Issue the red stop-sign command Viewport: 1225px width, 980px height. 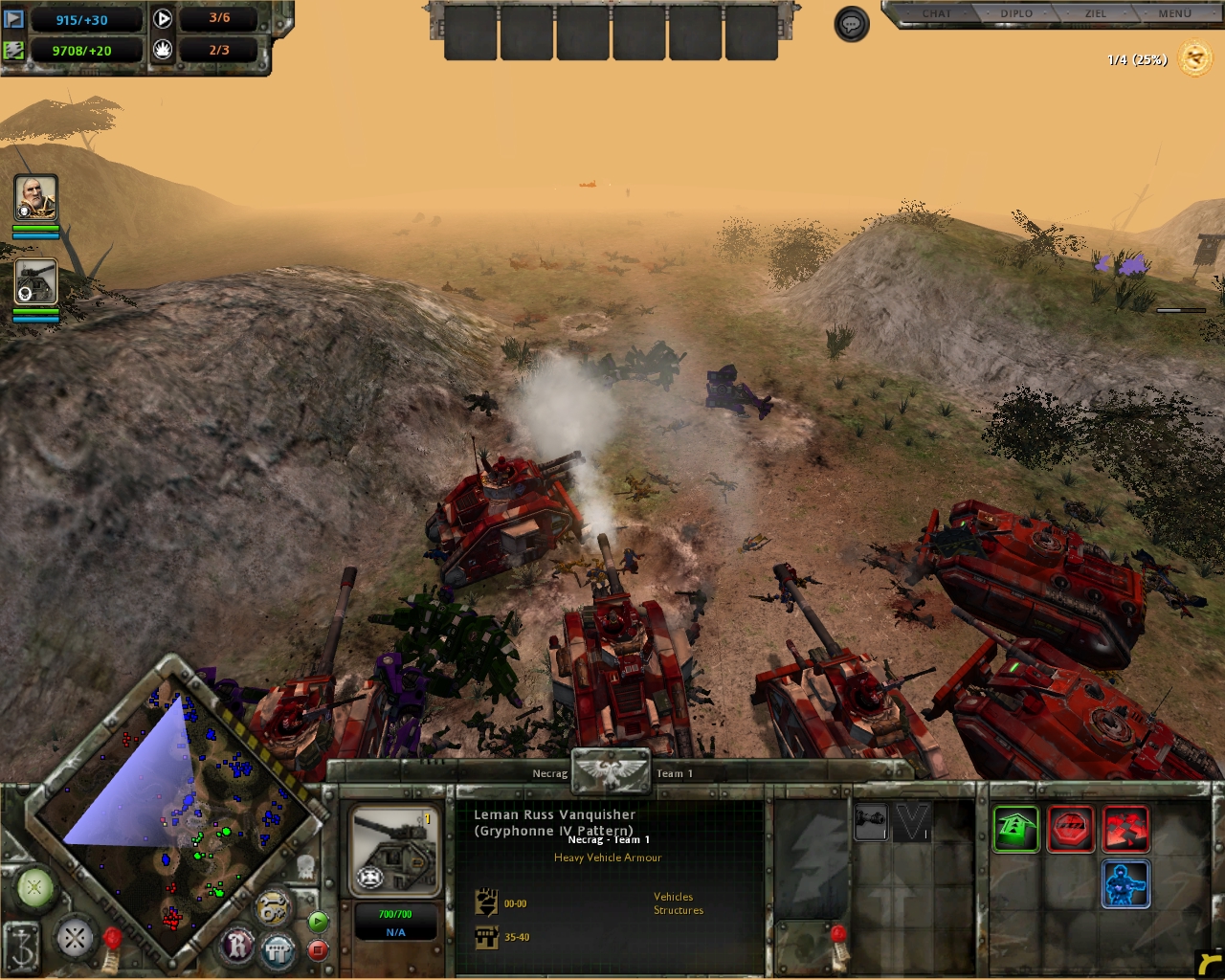point(1070,828)
